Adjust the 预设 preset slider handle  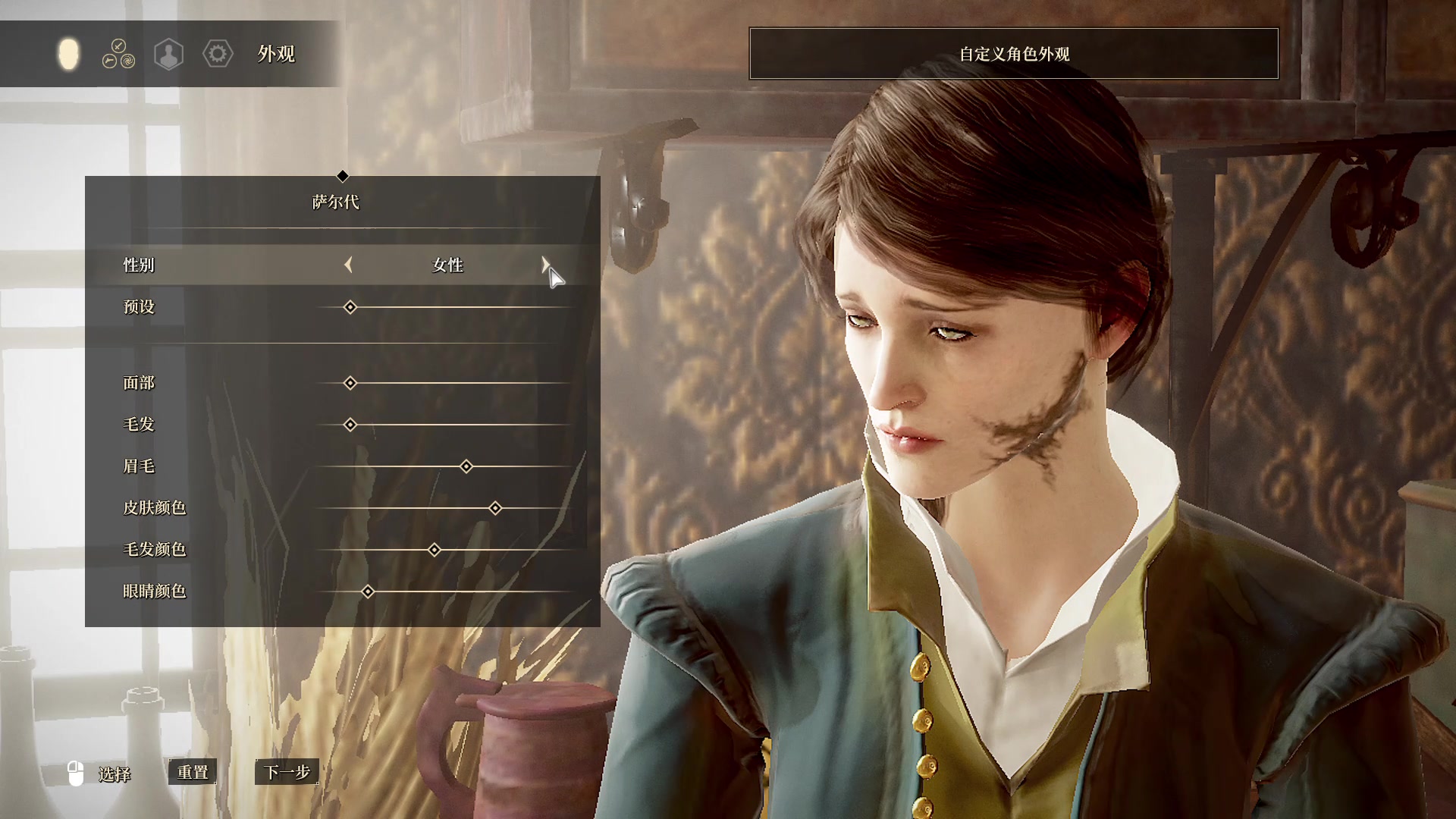(x=350, y=307)
